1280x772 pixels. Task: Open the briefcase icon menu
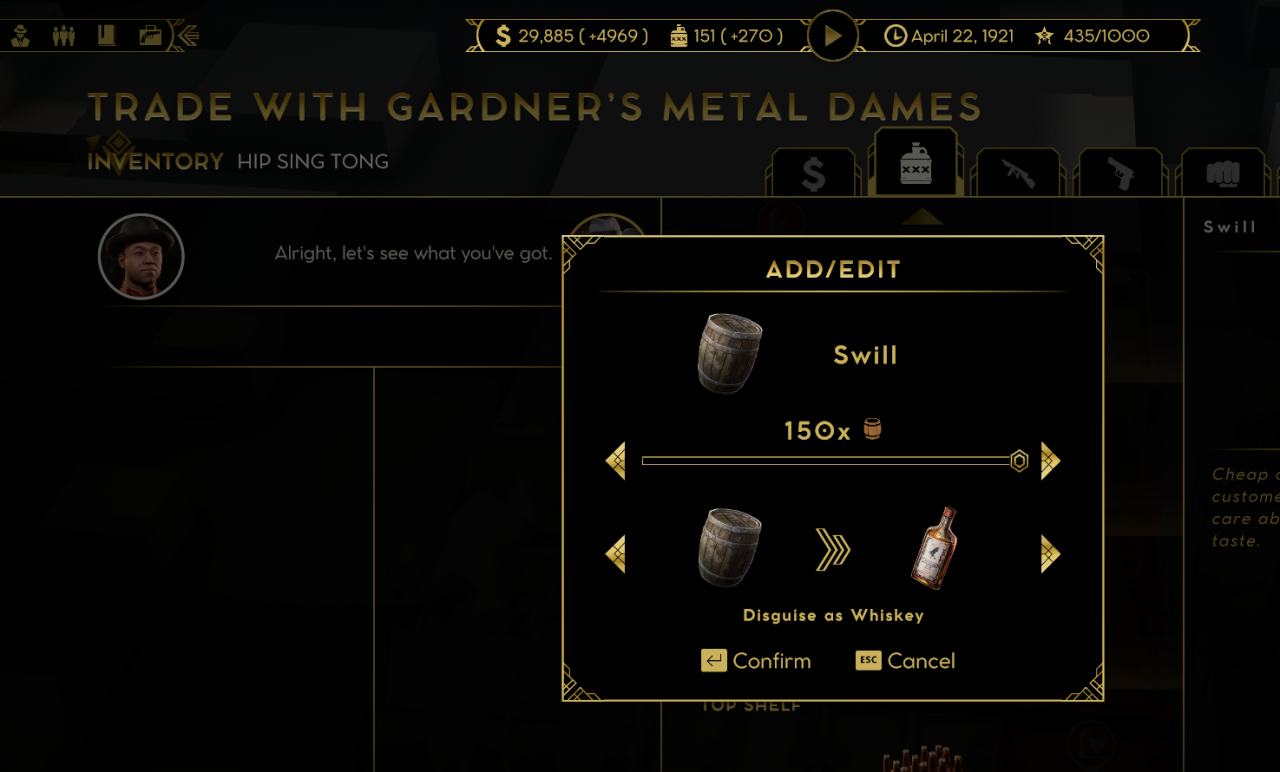click(150, 36)
